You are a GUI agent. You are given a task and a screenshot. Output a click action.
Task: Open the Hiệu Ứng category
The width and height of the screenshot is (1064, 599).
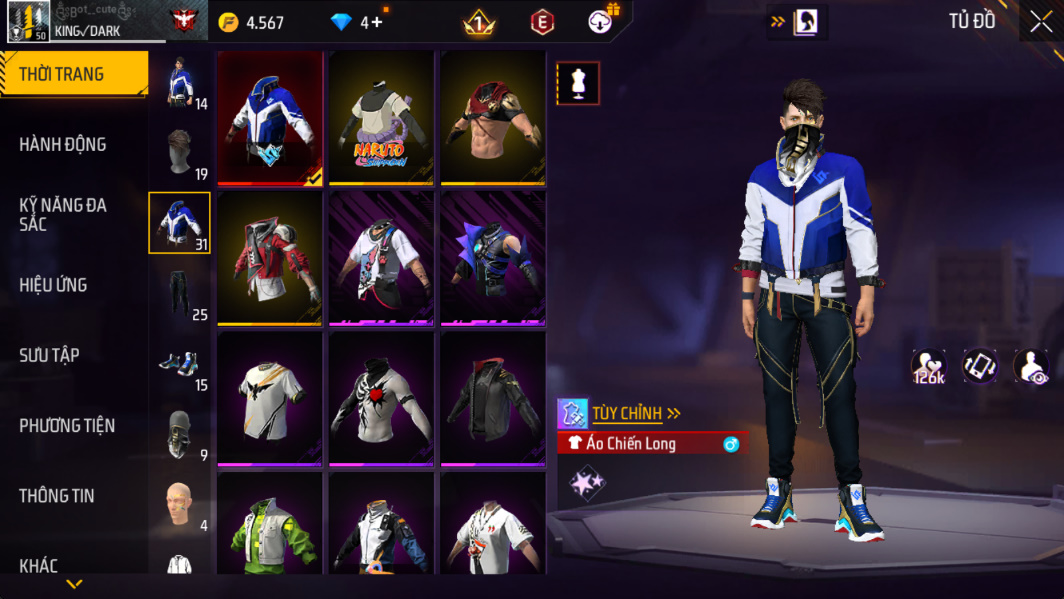(x=53, y=285)
